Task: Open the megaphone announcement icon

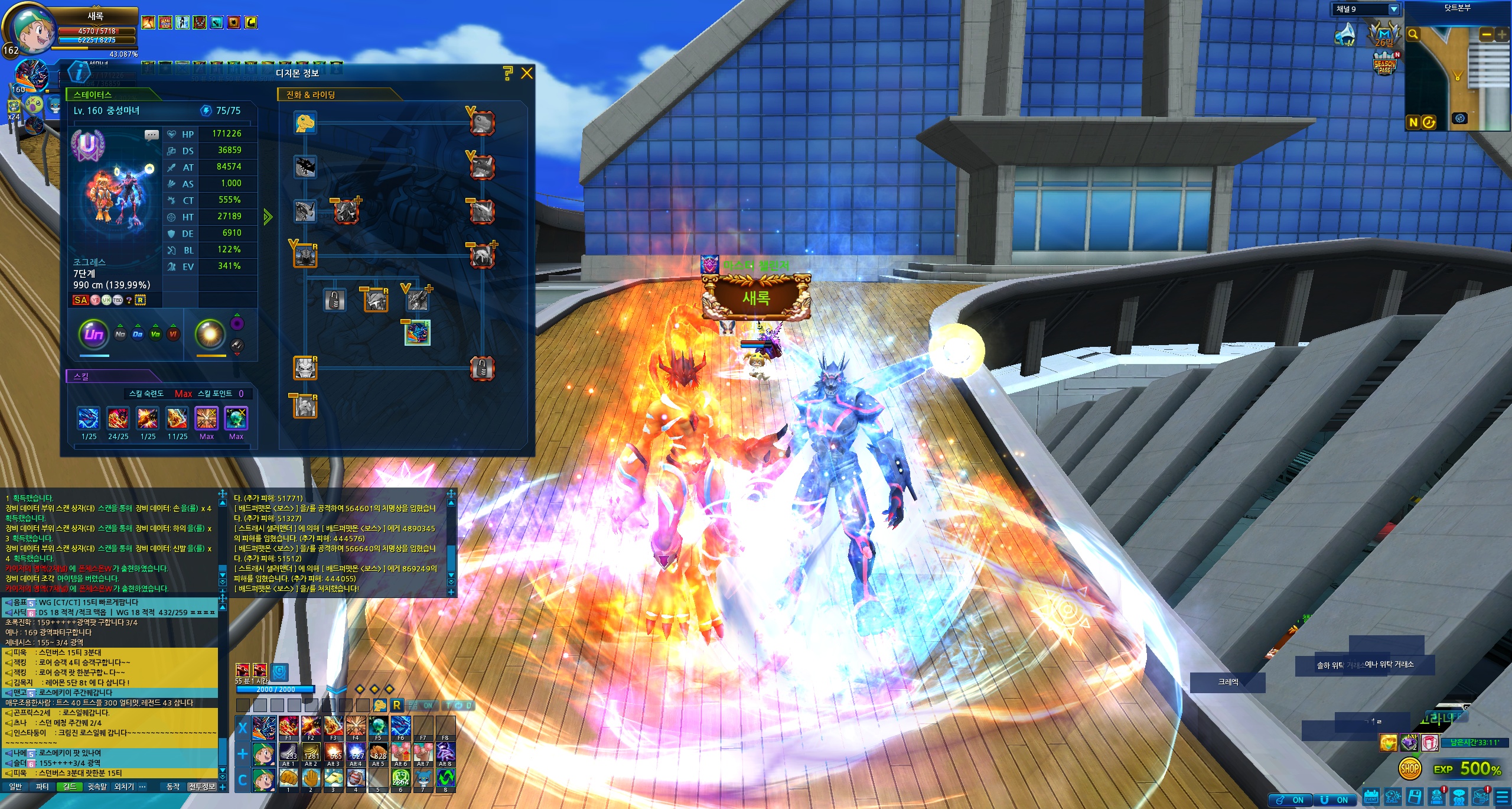Action: pos(1346,35)
